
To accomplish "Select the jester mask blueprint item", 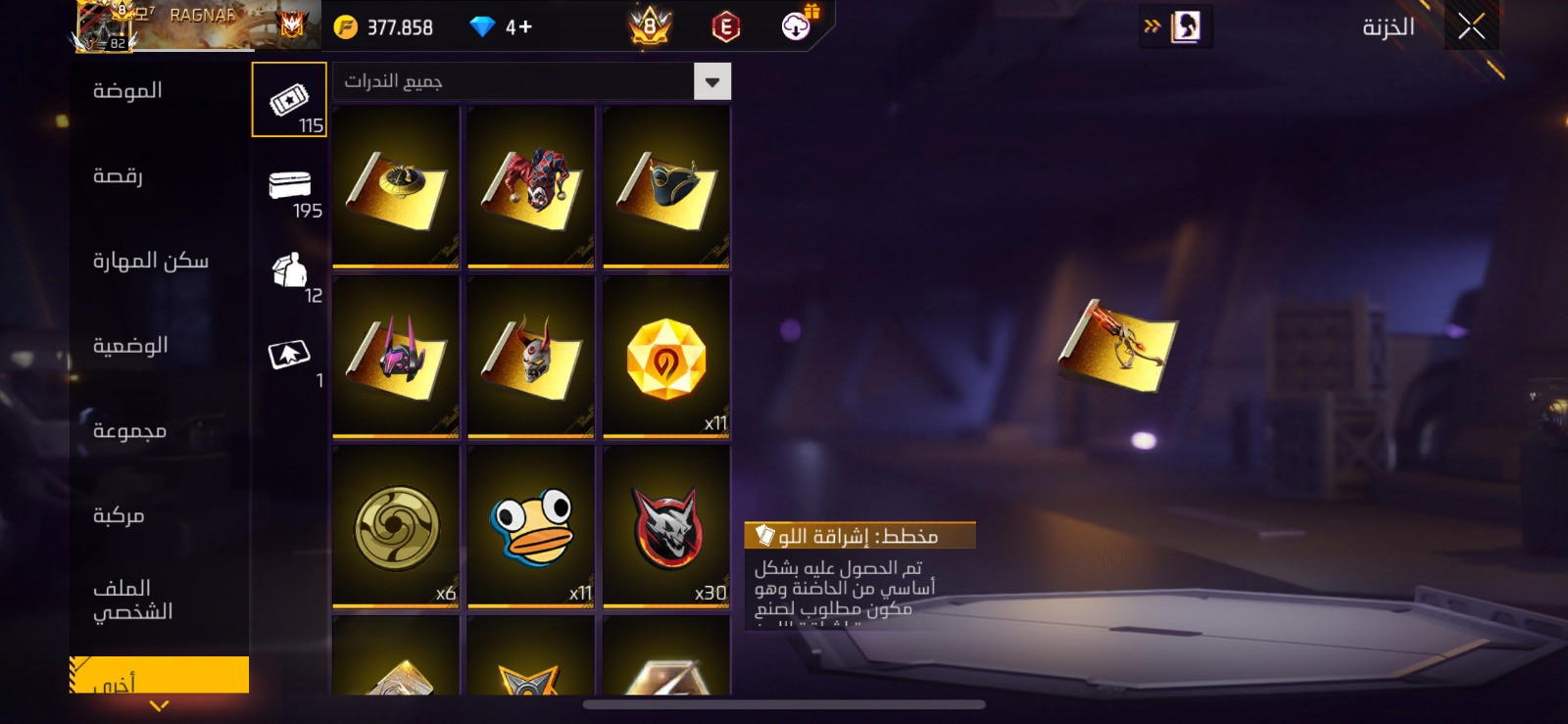I will point(531,186).
